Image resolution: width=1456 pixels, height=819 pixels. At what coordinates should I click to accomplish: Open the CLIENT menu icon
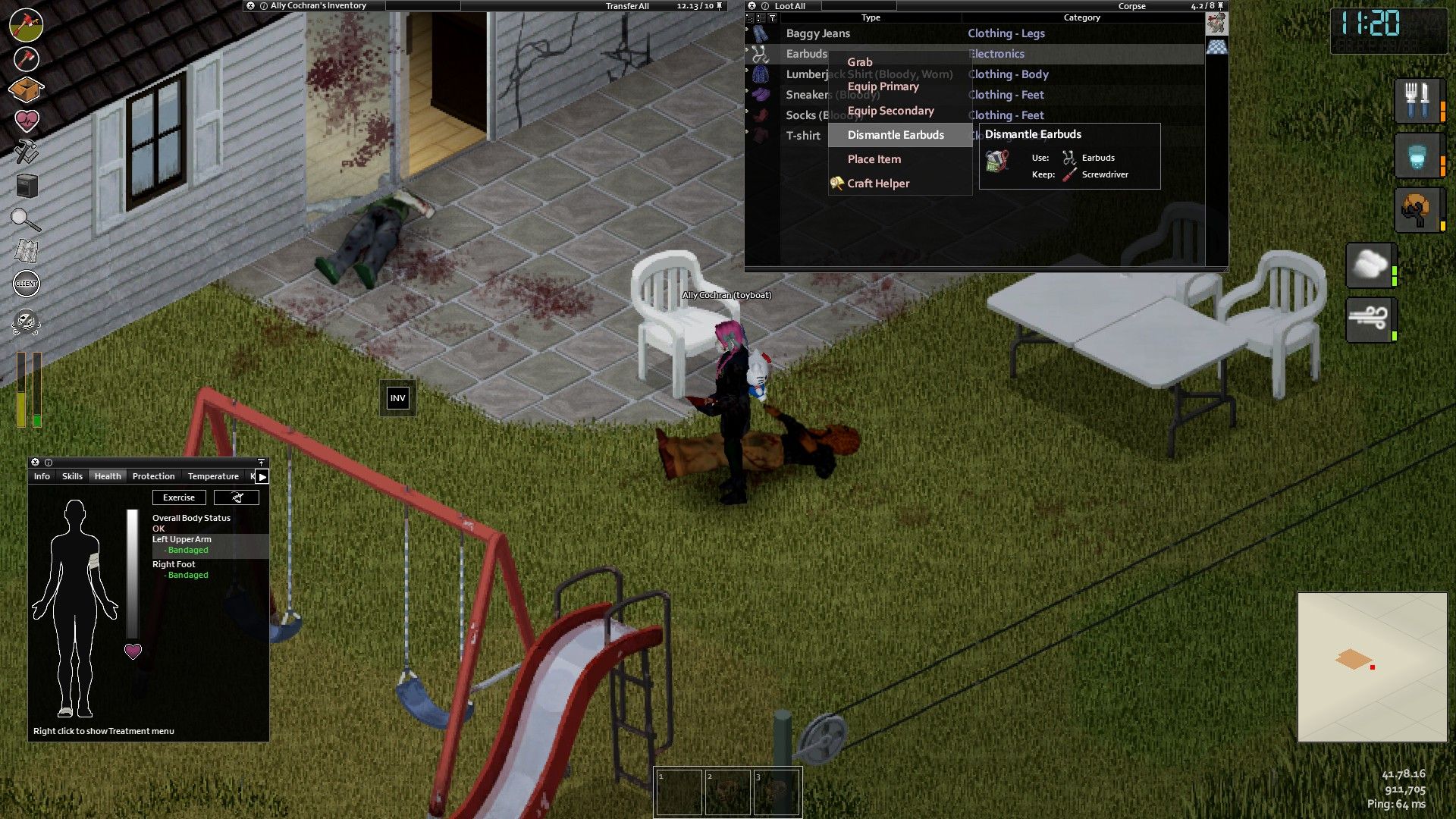[26, 281]
